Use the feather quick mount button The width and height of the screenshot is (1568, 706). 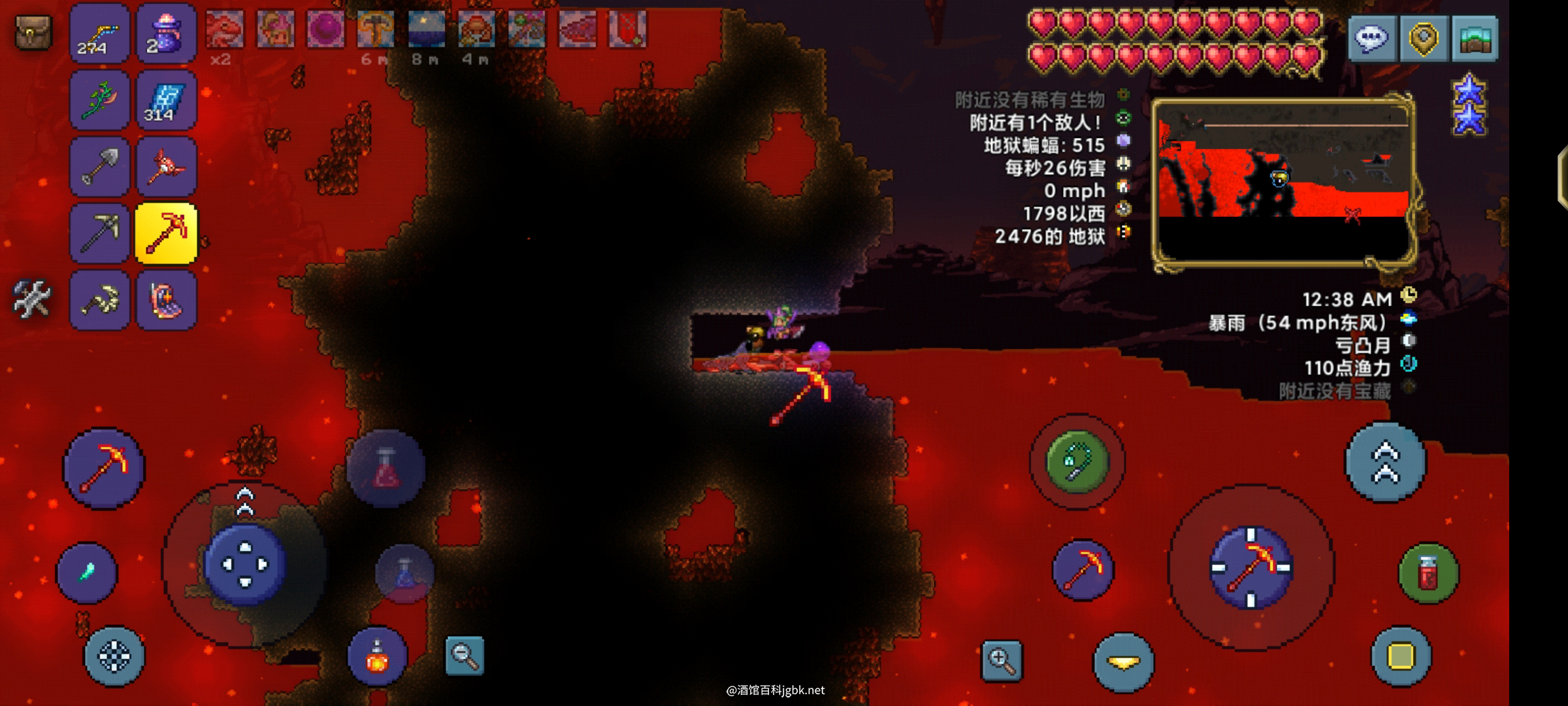tap(87, 573)
